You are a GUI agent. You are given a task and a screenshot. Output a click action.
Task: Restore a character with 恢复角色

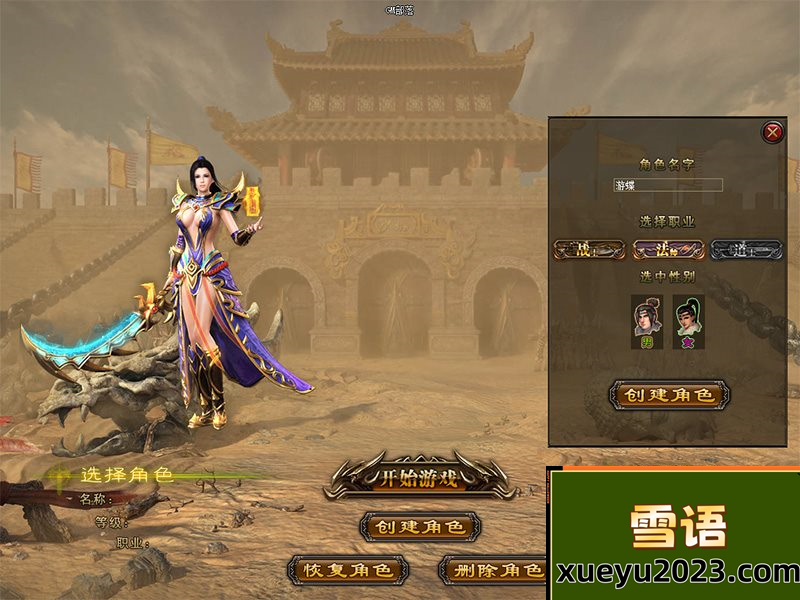347,570
